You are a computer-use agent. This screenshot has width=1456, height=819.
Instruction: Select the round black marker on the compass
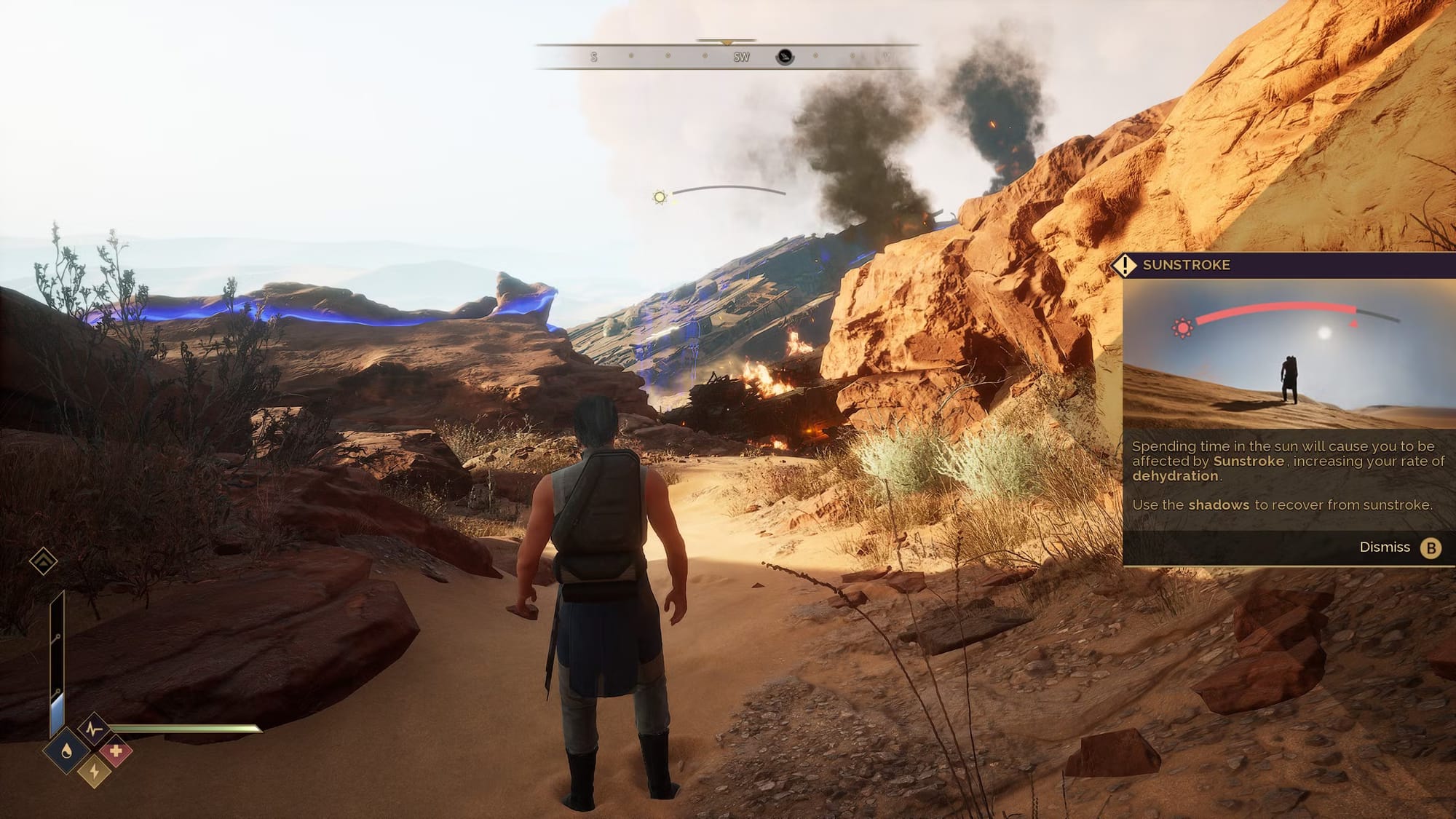coord(784,57)
